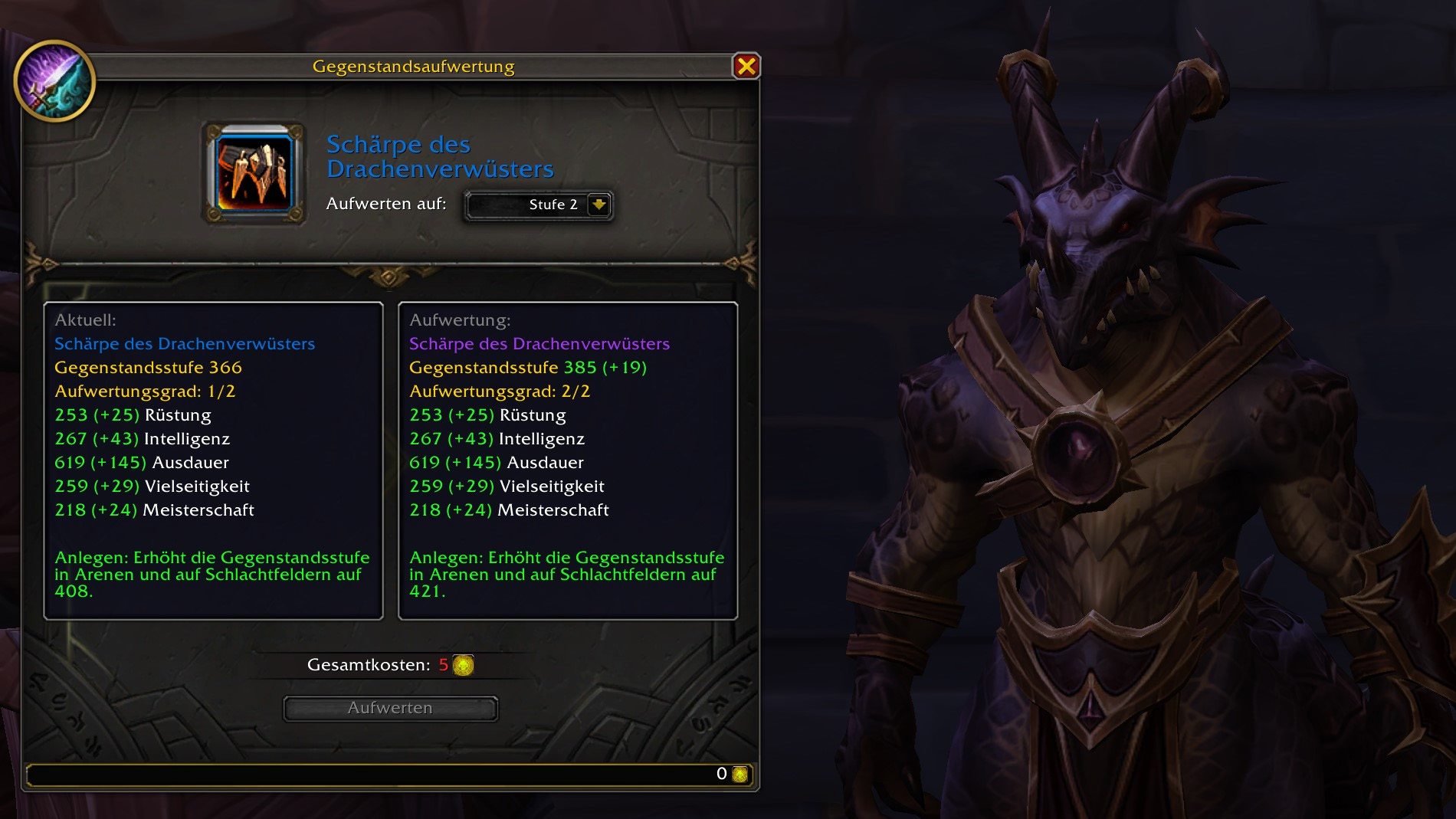Select the Schärpe des Drachenverwüsters item slot
Image resolution: width=1456 pixels, height=819 pixels.
254,173
